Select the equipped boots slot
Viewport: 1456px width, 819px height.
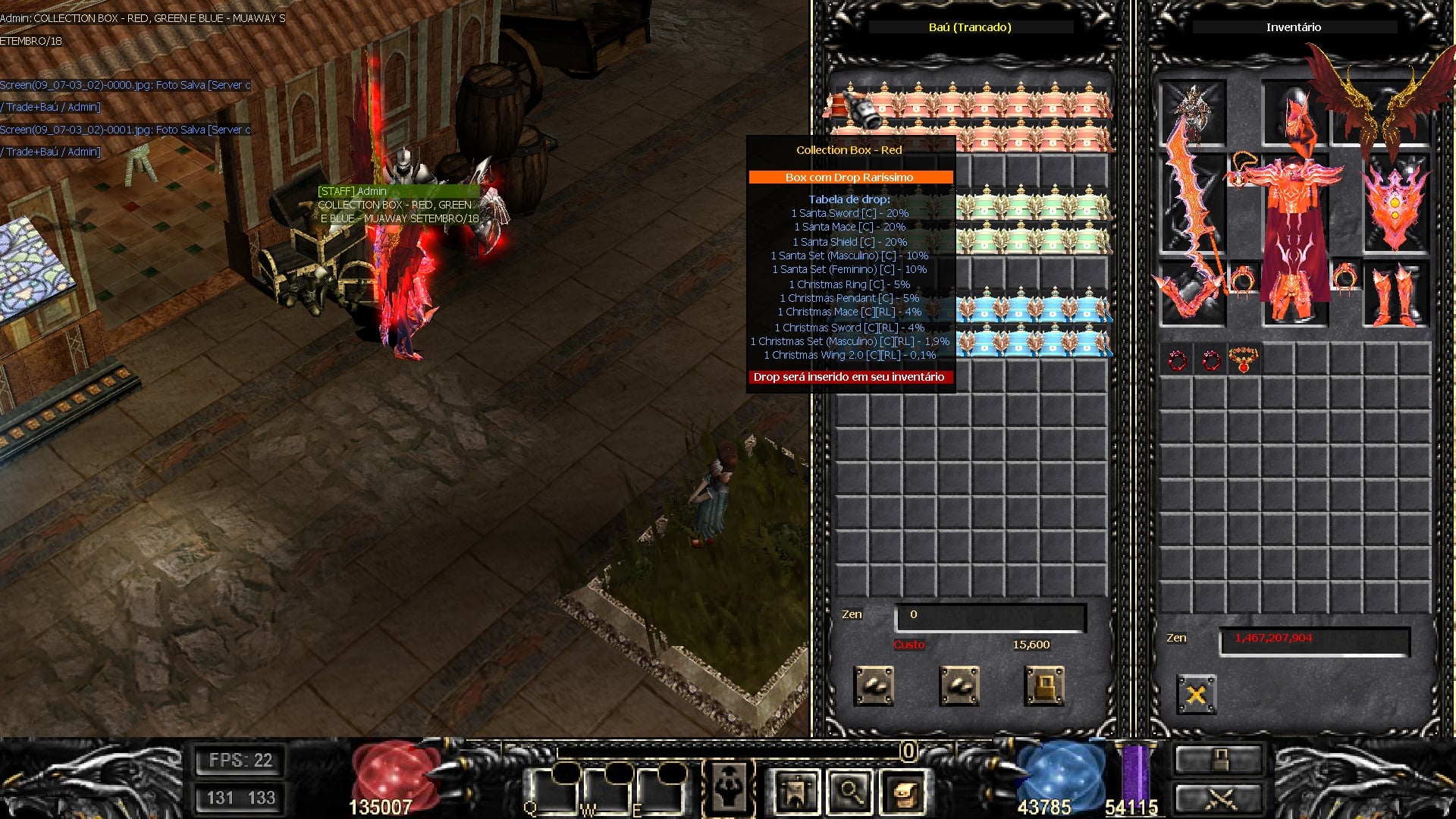click(x=1395, y=294)
